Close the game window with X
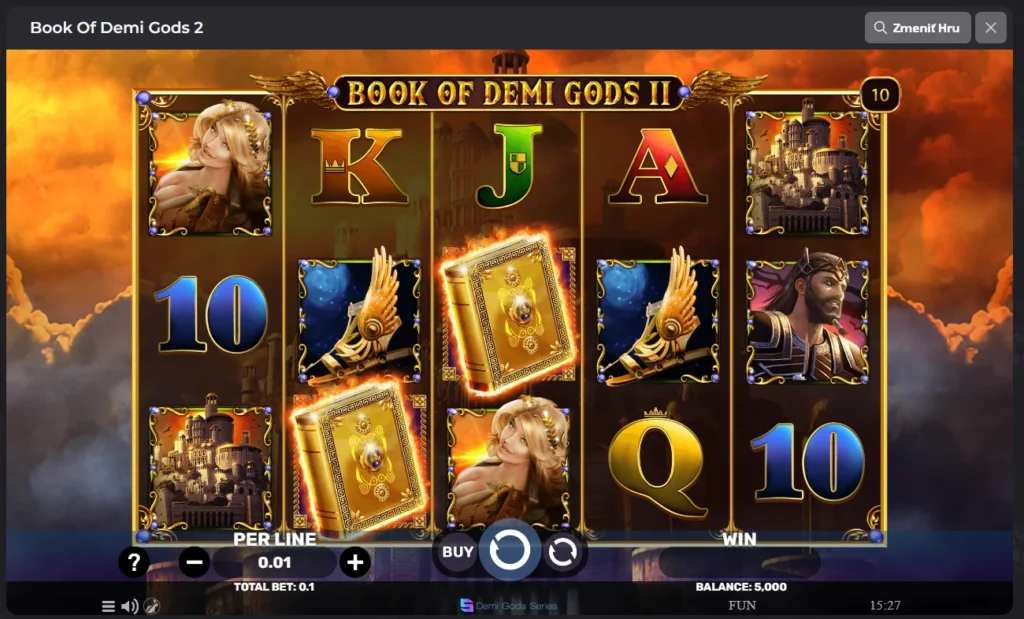1024x619 pixels. tap(990, 28)
